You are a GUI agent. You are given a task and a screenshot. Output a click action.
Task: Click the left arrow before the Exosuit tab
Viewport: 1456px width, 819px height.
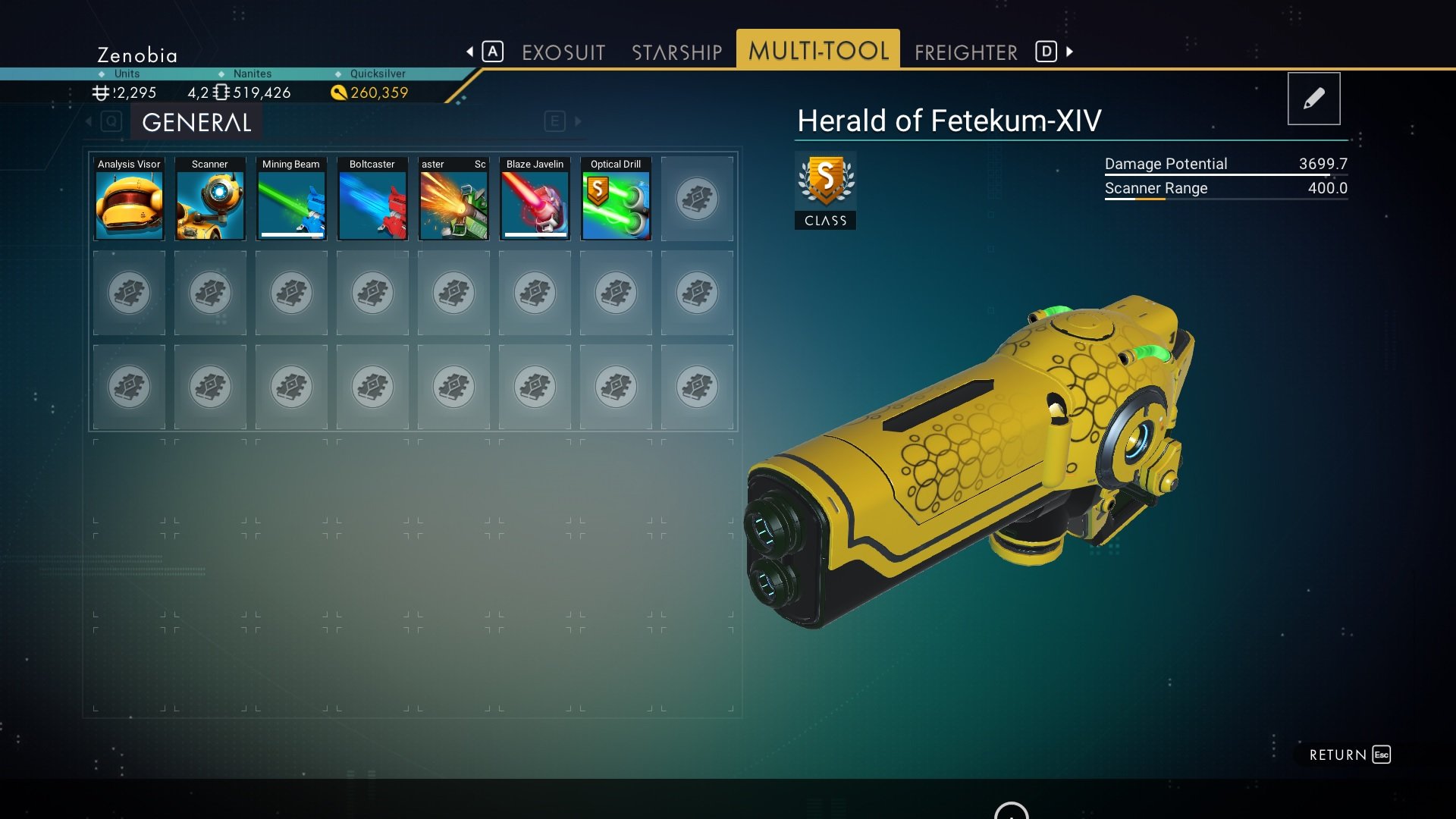(x=470, y=52)
